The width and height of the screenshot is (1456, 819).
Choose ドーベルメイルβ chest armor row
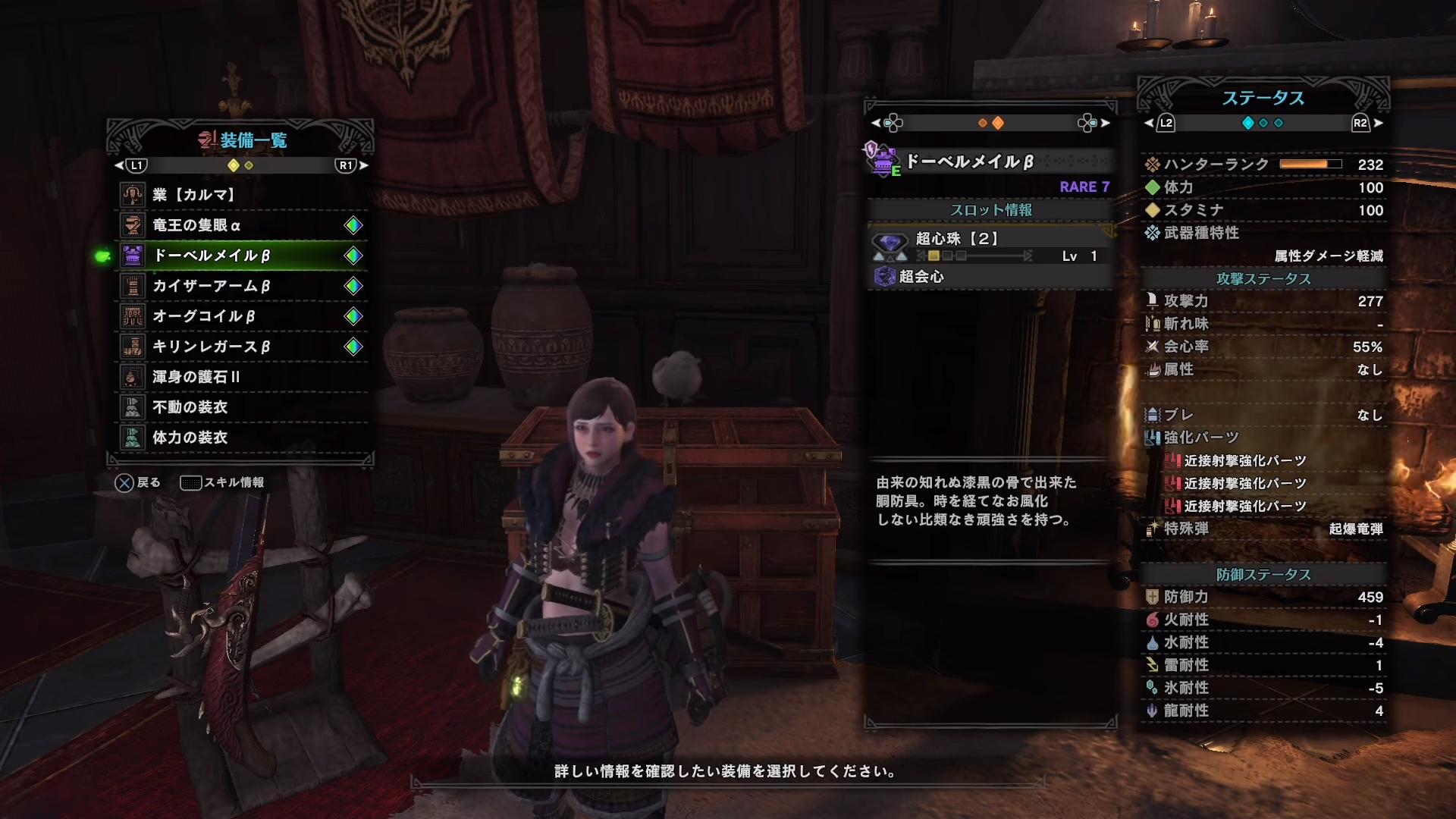[241, 256]
